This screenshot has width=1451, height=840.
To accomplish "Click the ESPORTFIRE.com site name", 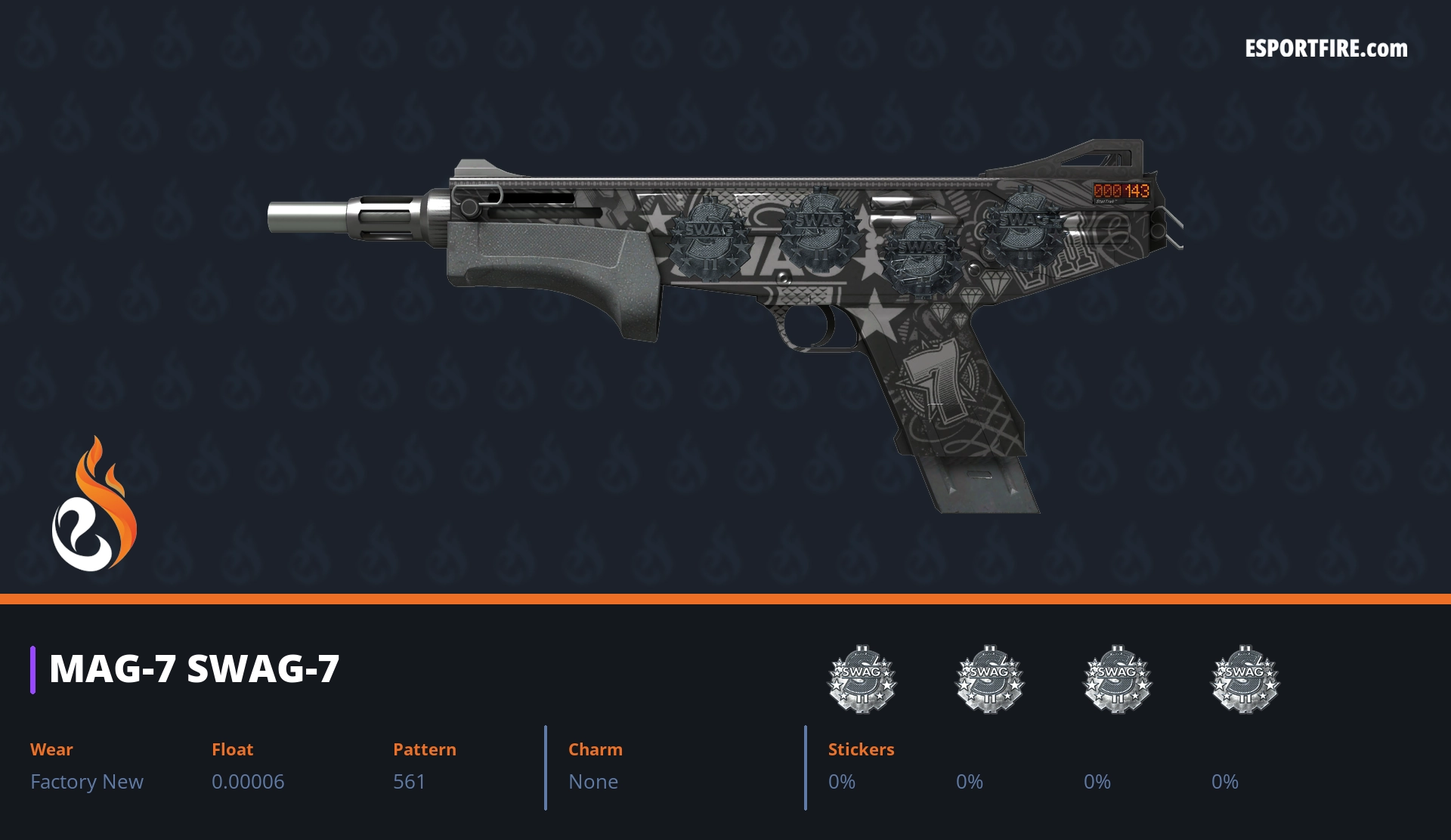I will [1326, 49].
